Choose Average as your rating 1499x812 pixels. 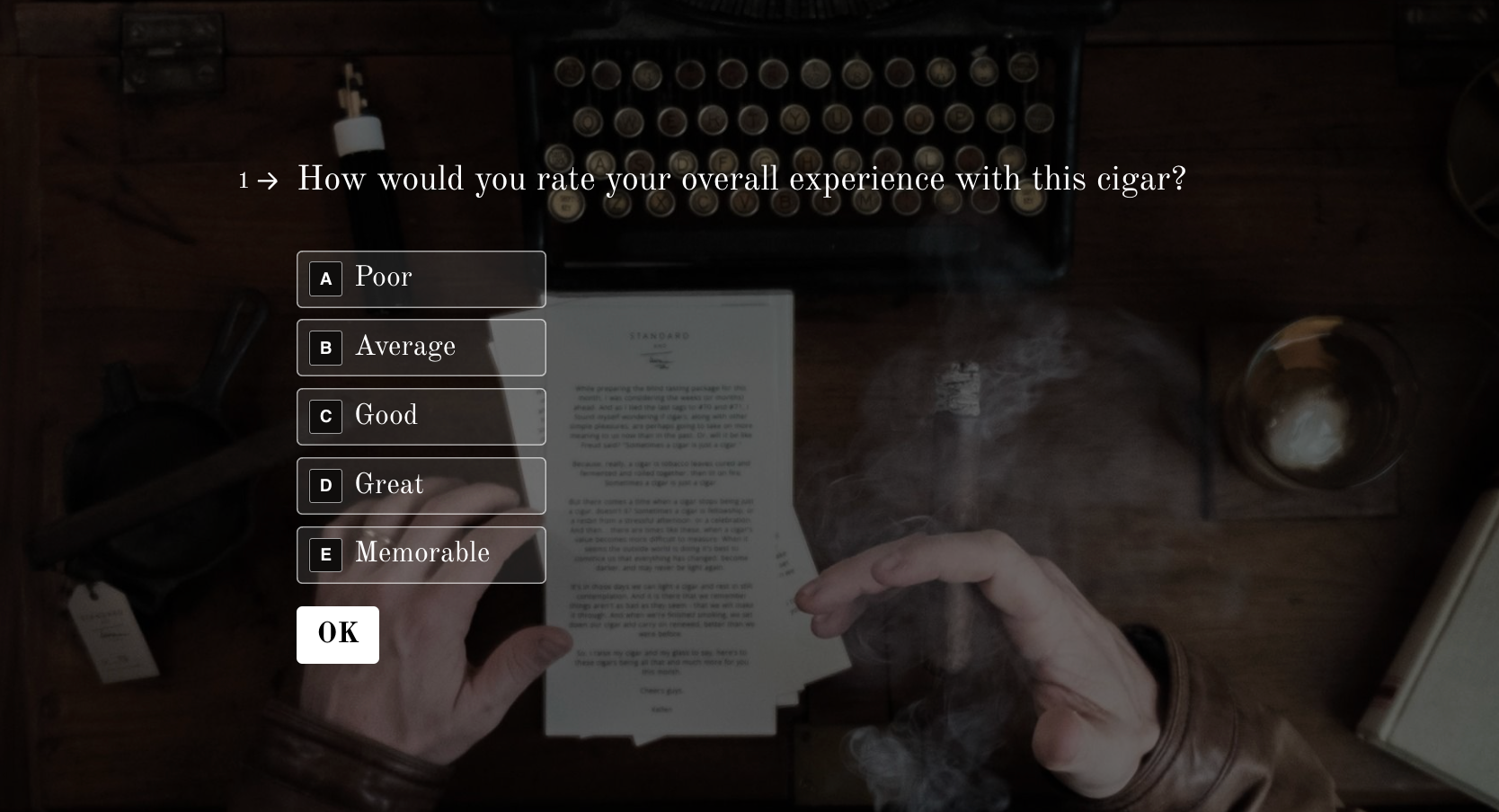coord(421,348)
